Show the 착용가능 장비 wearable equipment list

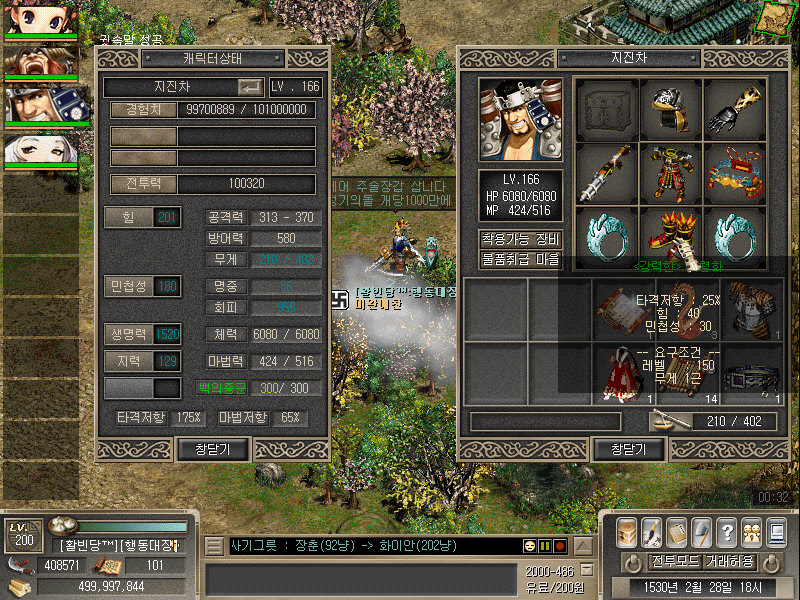click(x=520, y=239)
